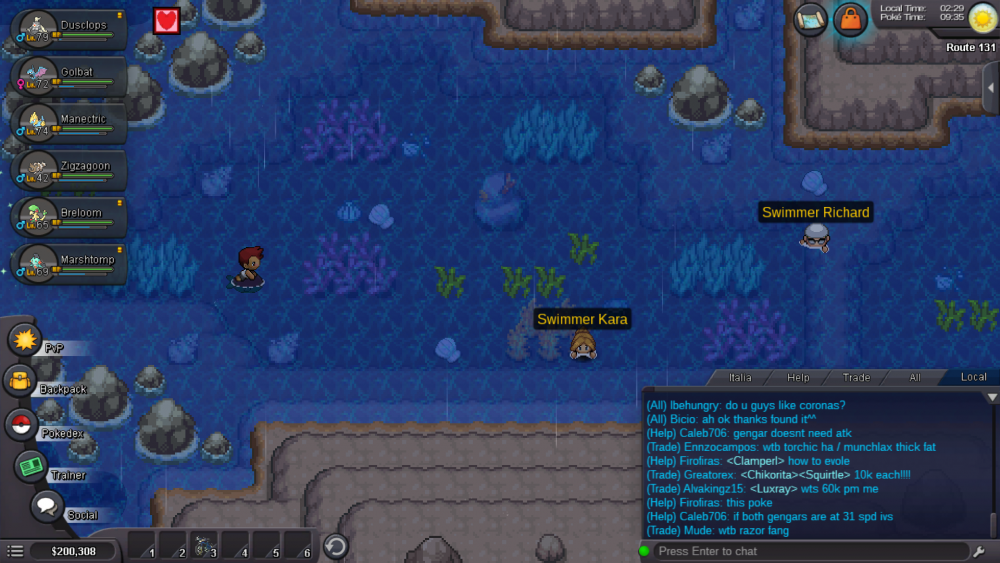Open the Backpack
This screenshot has height=563, width=1000.
point(20,381)
